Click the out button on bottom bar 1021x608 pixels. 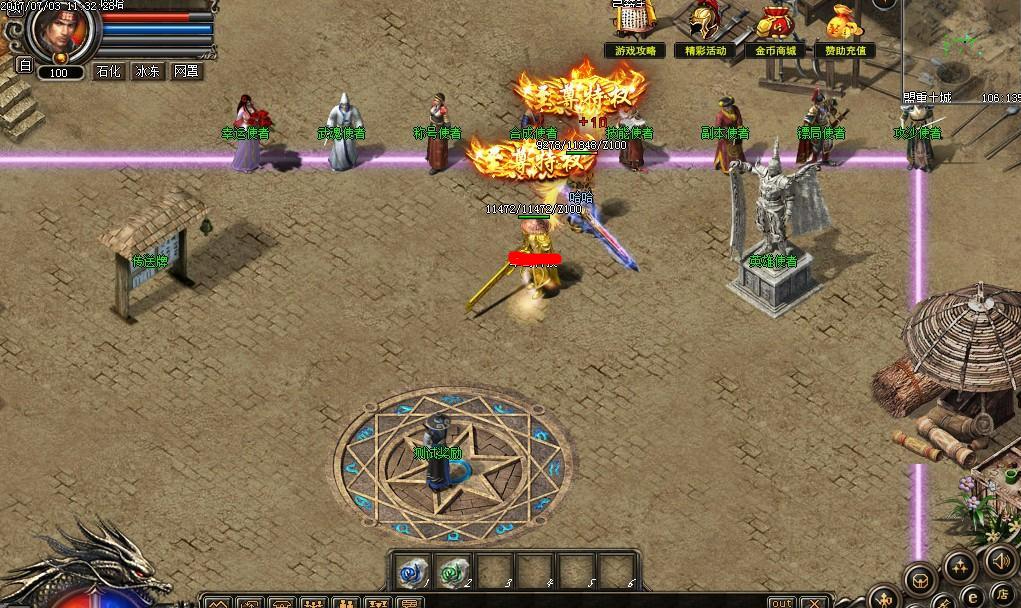click(x=782, y=603)
